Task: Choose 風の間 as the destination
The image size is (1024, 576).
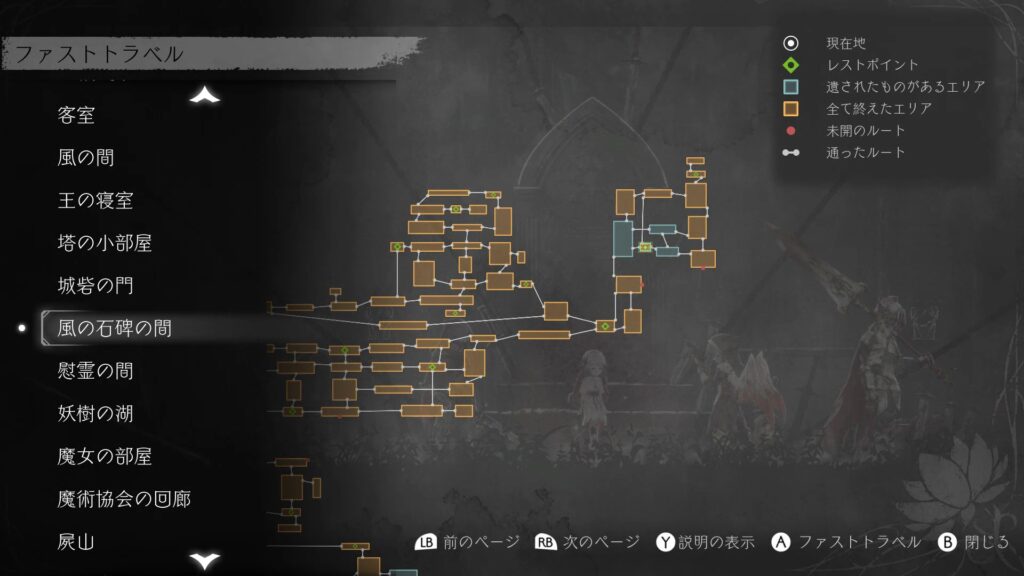Action: 86,158
